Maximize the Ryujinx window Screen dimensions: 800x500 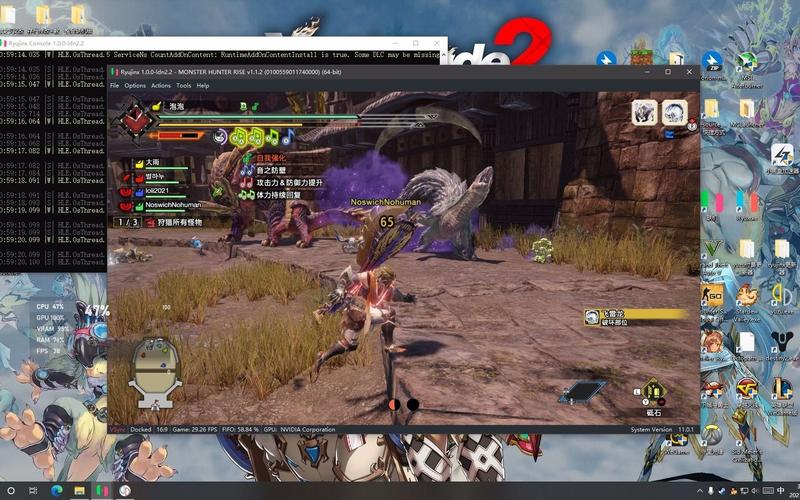[x=668, y=72]
